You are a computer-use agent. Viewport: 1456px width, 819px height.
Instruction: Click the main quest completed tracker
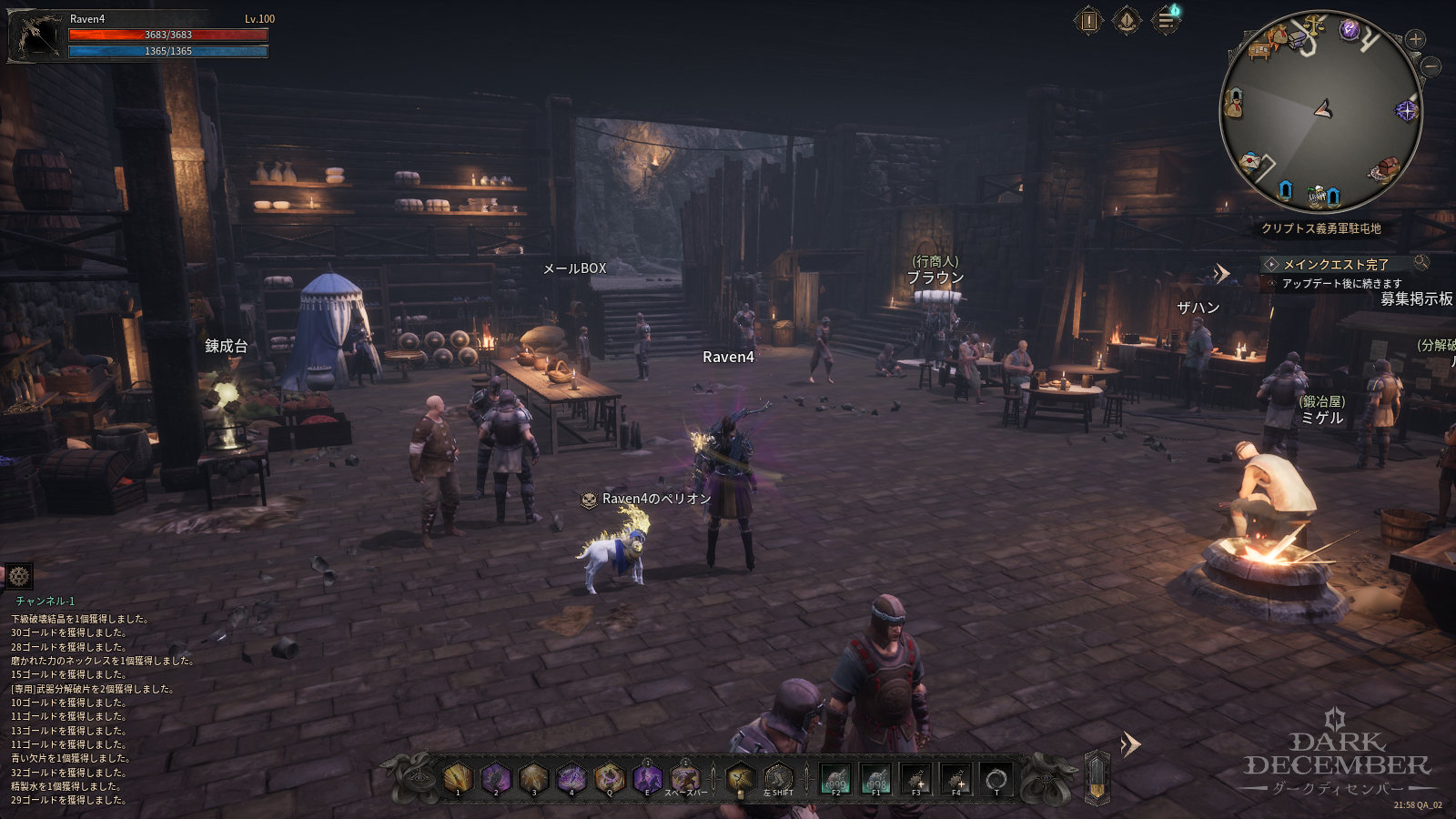[1335, 264]
